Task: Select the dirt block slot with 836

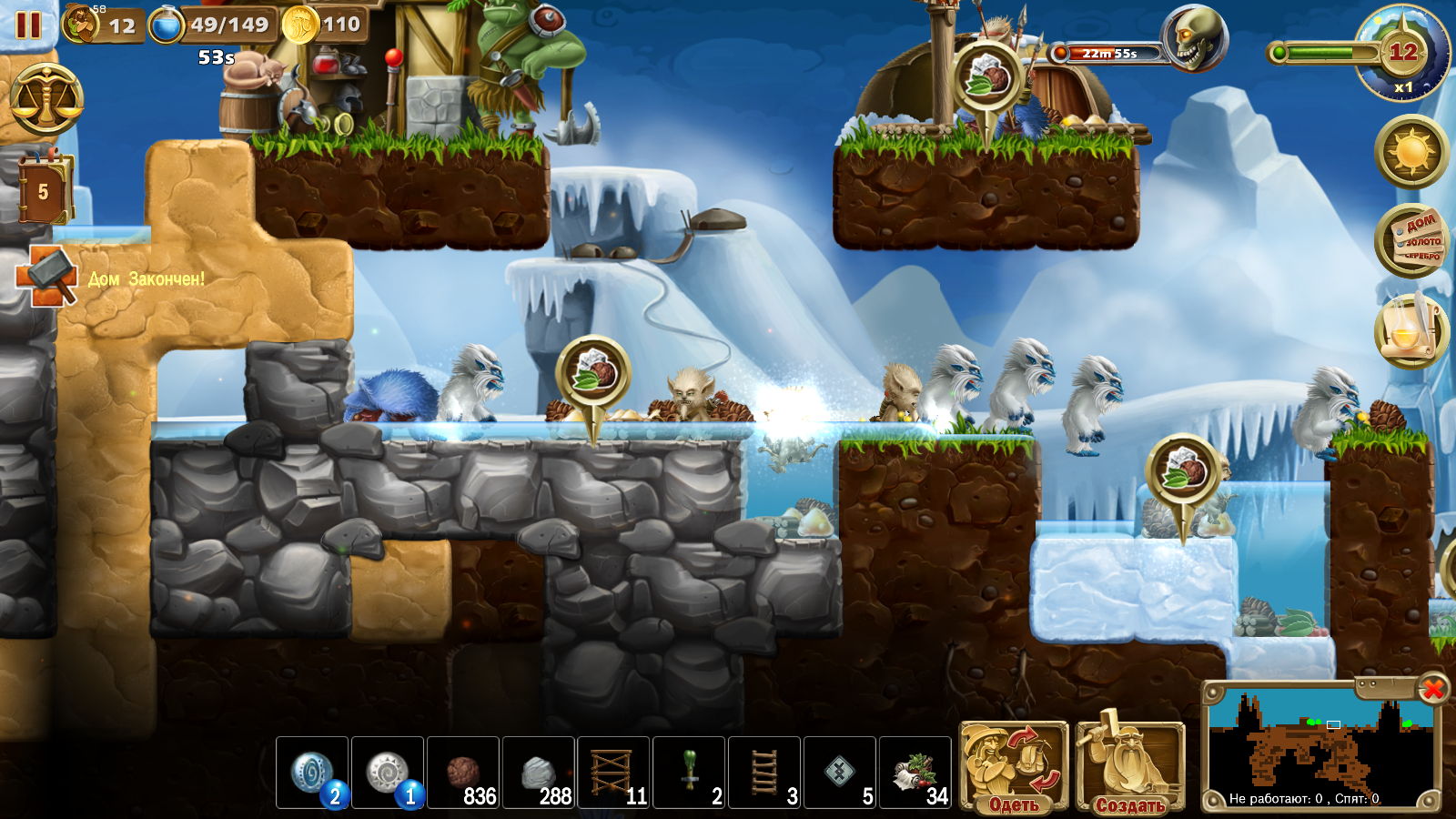Action: pos(463,773)
